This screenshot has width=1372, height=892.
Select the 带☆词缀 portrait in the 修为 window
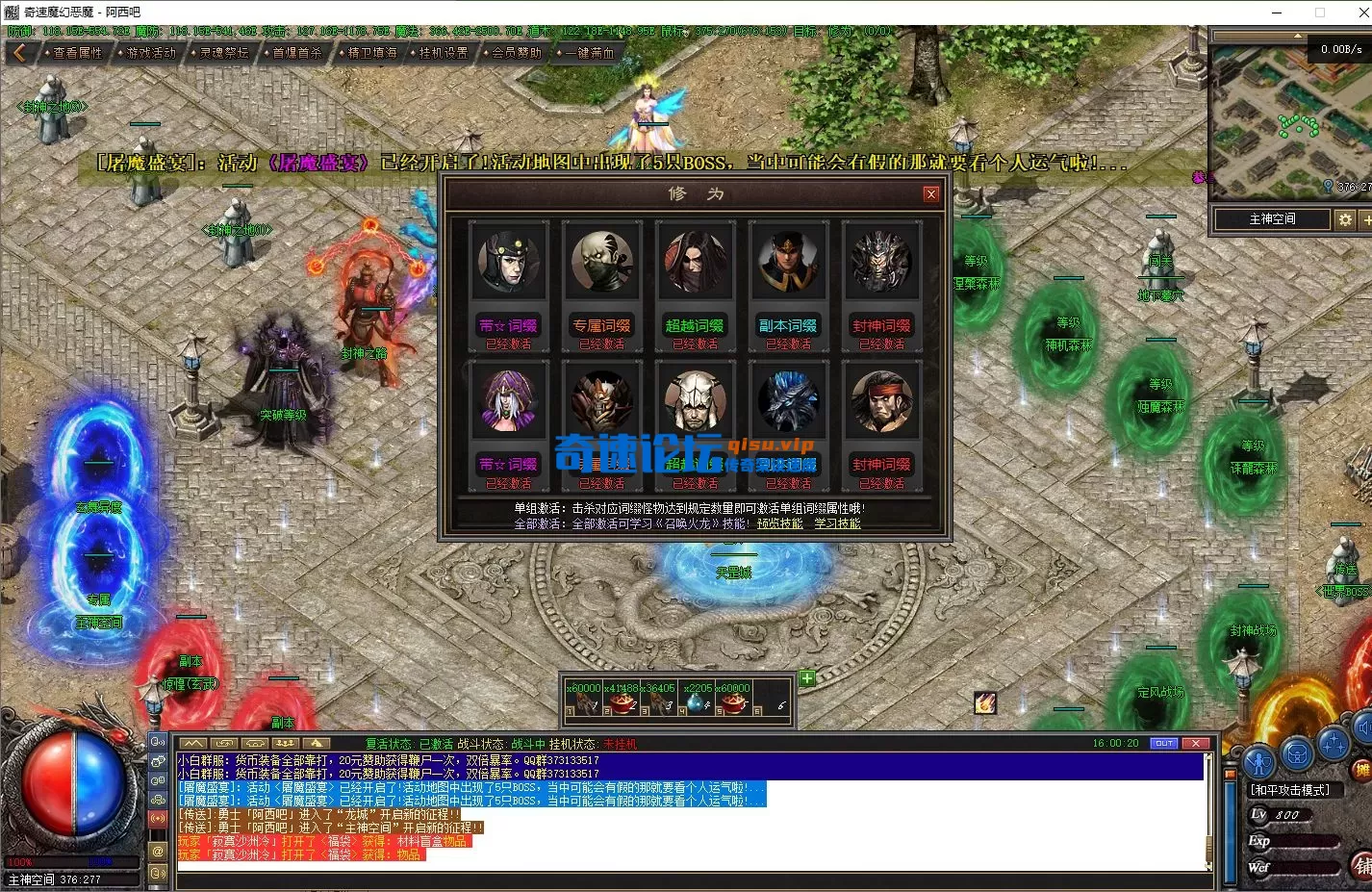(509, 260)
